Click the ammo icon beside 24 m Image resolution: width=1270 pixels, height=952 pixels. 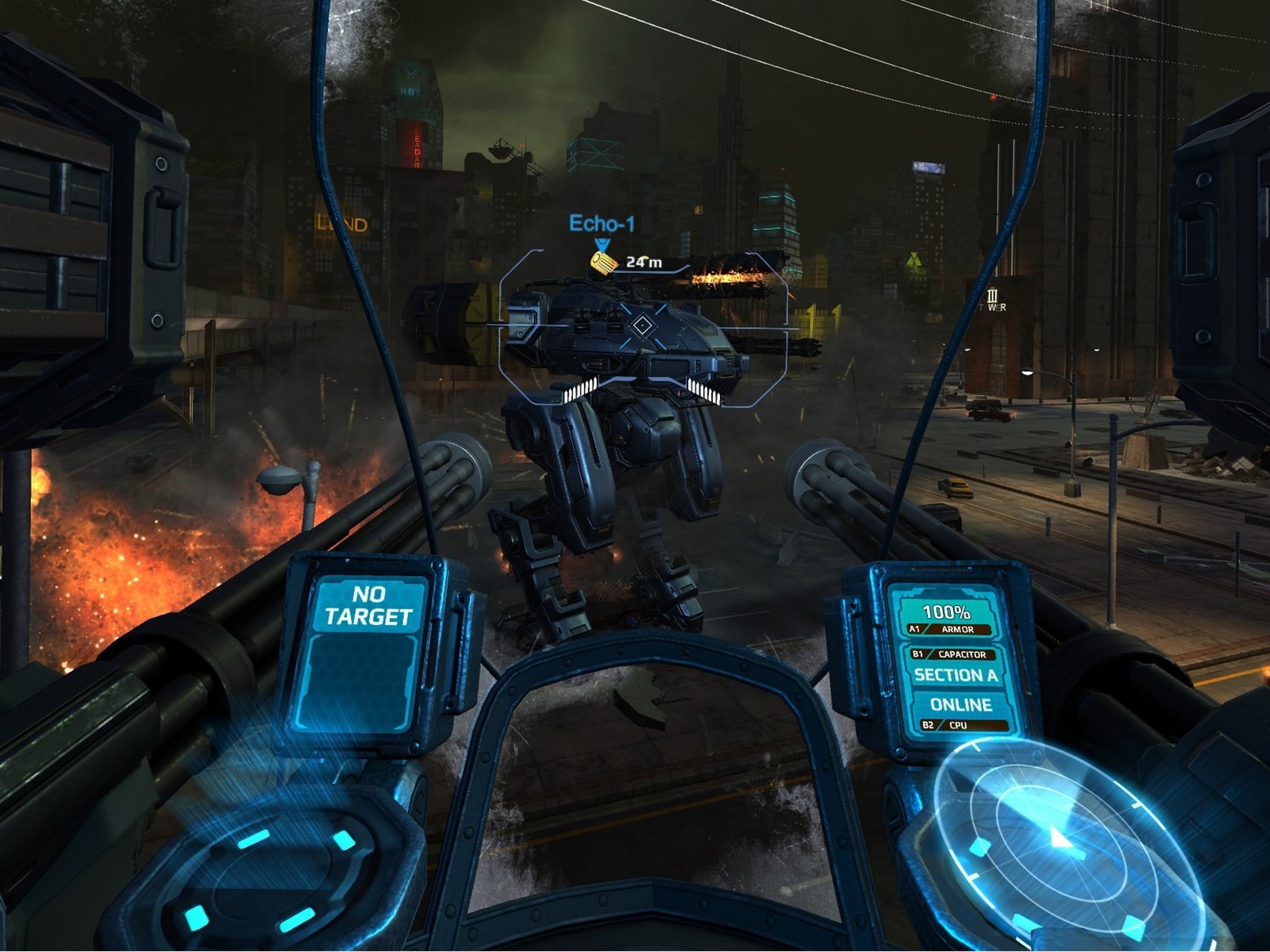604,261
